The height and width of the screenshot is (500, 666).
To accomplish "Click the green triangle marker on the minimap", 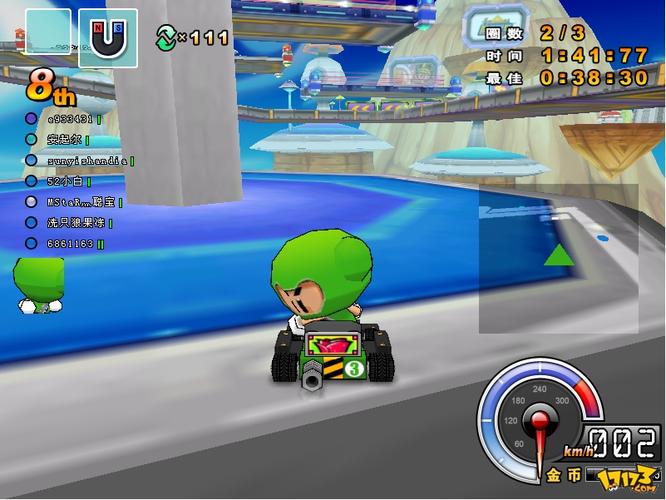I will tap(559, 255).
